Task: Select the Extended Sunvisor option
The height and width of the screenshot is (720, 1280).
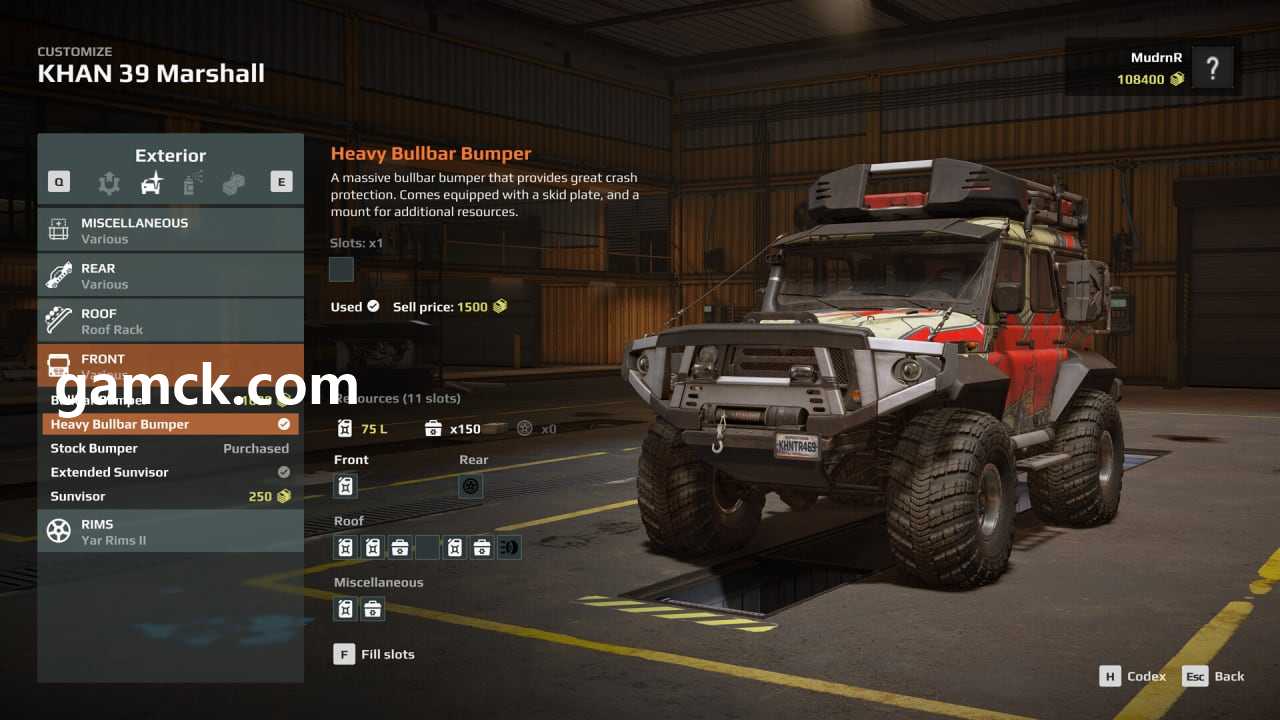Action: (170, 472)
